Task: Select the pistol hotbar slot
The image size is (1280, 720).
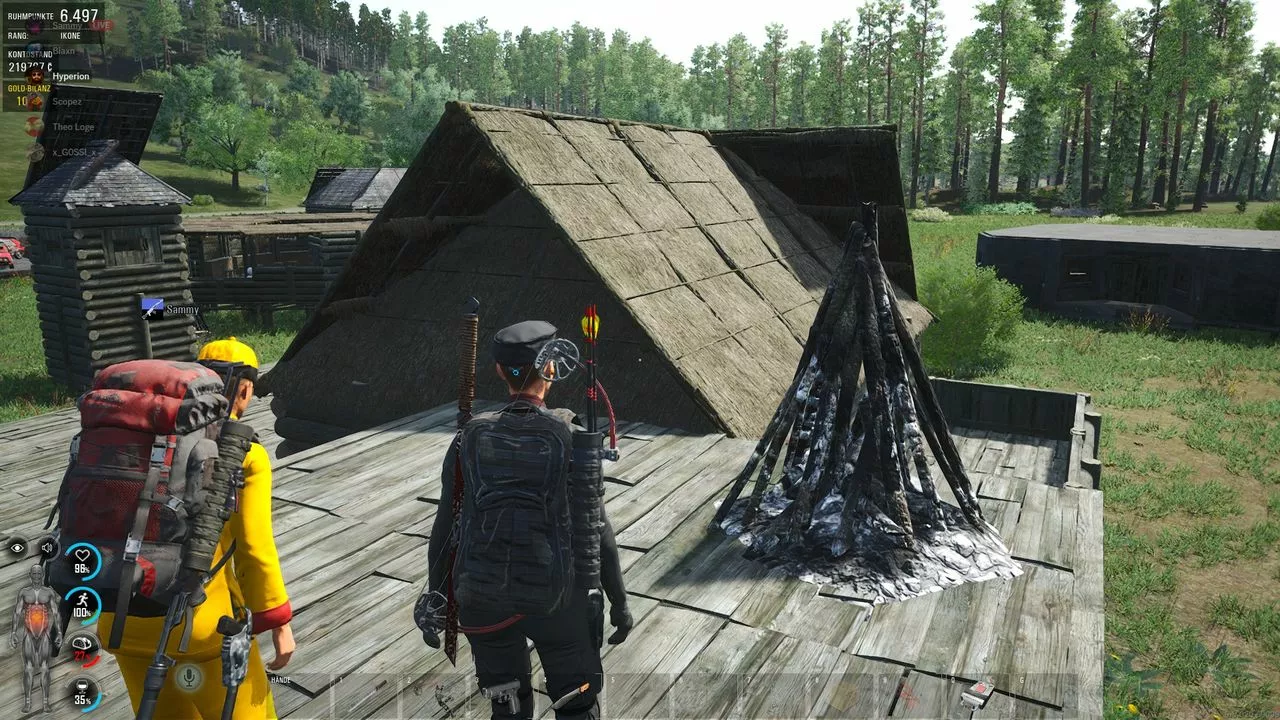Action: click(503, 695)
